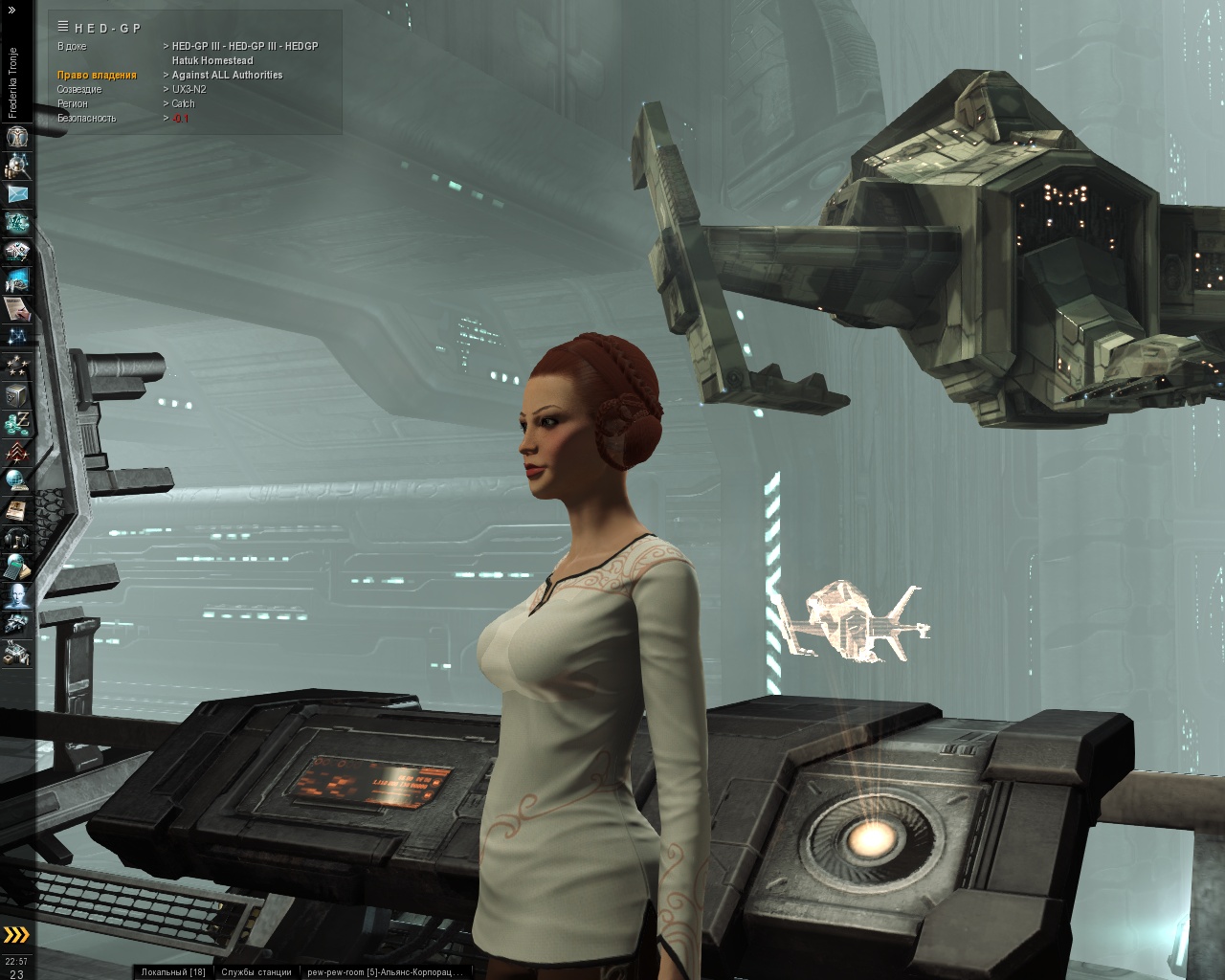Open the bald head help icon
The height and width of the screenshot is (980, 1225).
16,595
